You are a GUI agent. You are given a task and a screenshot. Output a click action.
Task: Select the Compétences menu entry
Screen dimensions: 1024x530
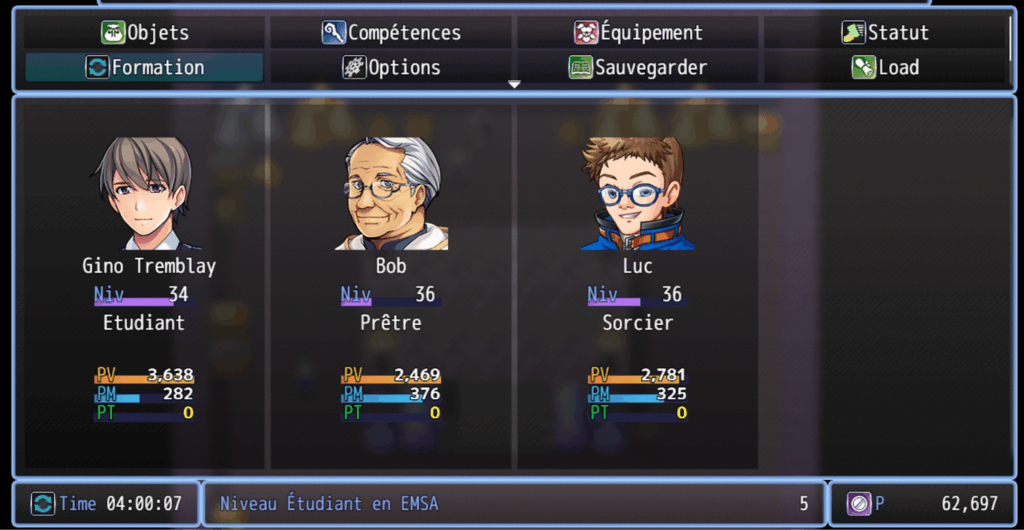(391, 33)
